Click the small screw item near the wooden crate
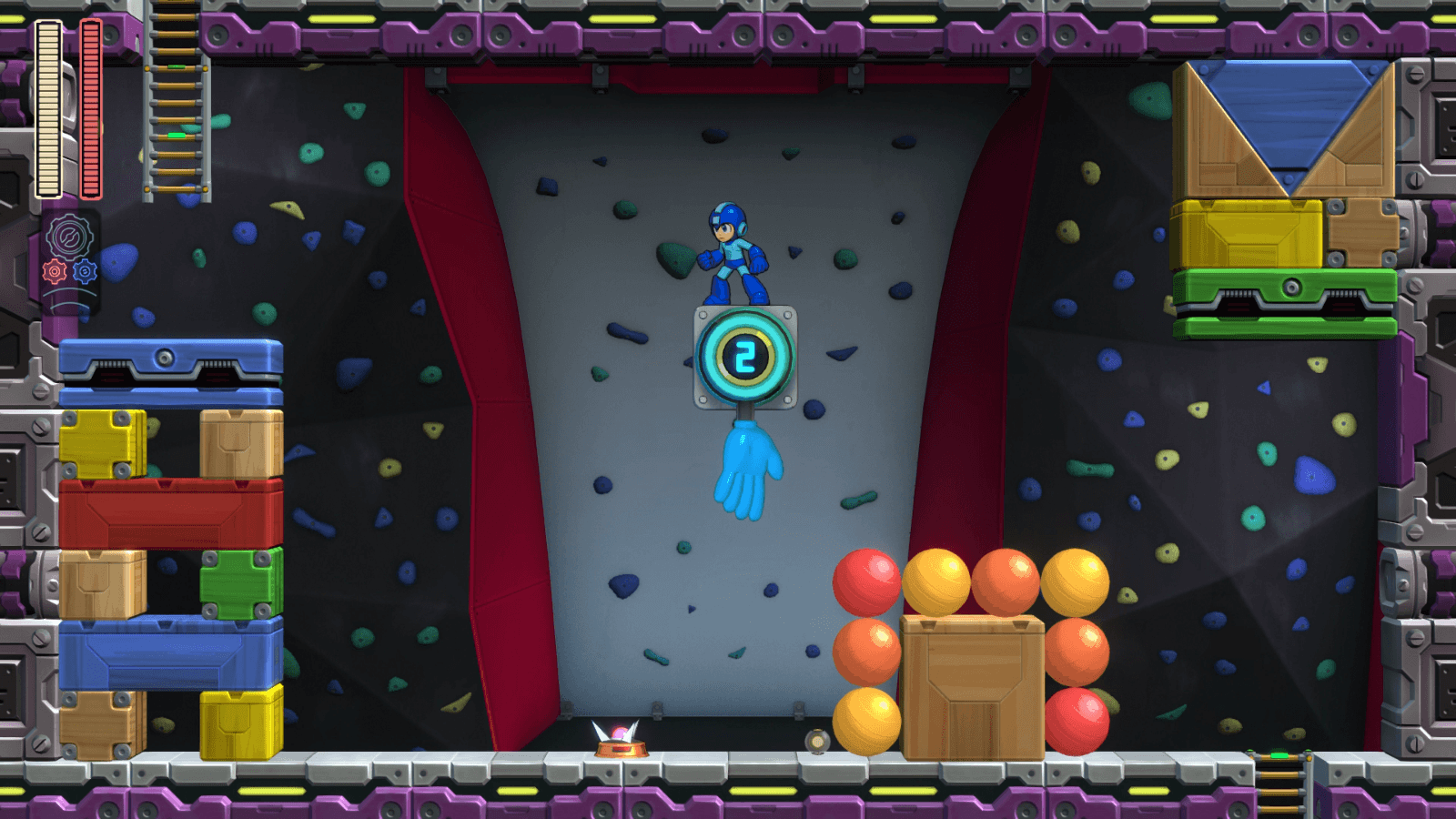The width and height of the screenshot is (1456, 819). tap(817, 740)
